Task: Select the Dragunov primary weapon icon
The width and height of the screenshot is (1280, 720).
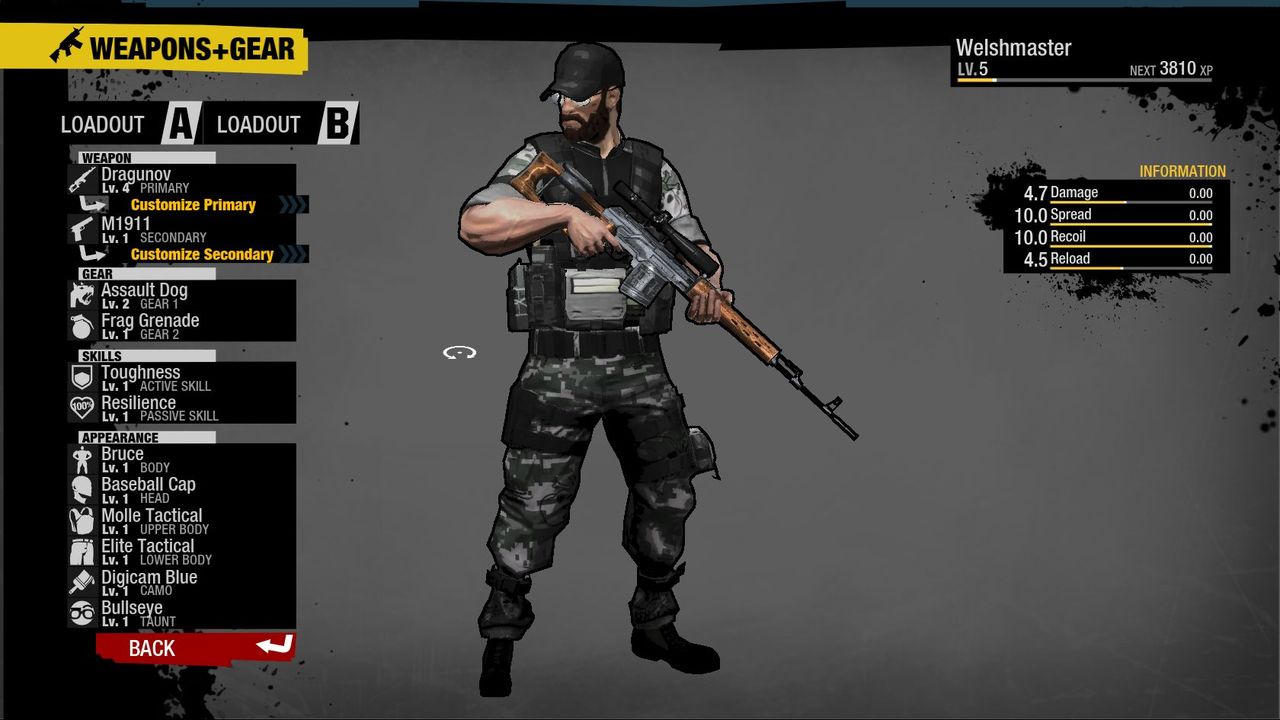Action: [82, 178]
